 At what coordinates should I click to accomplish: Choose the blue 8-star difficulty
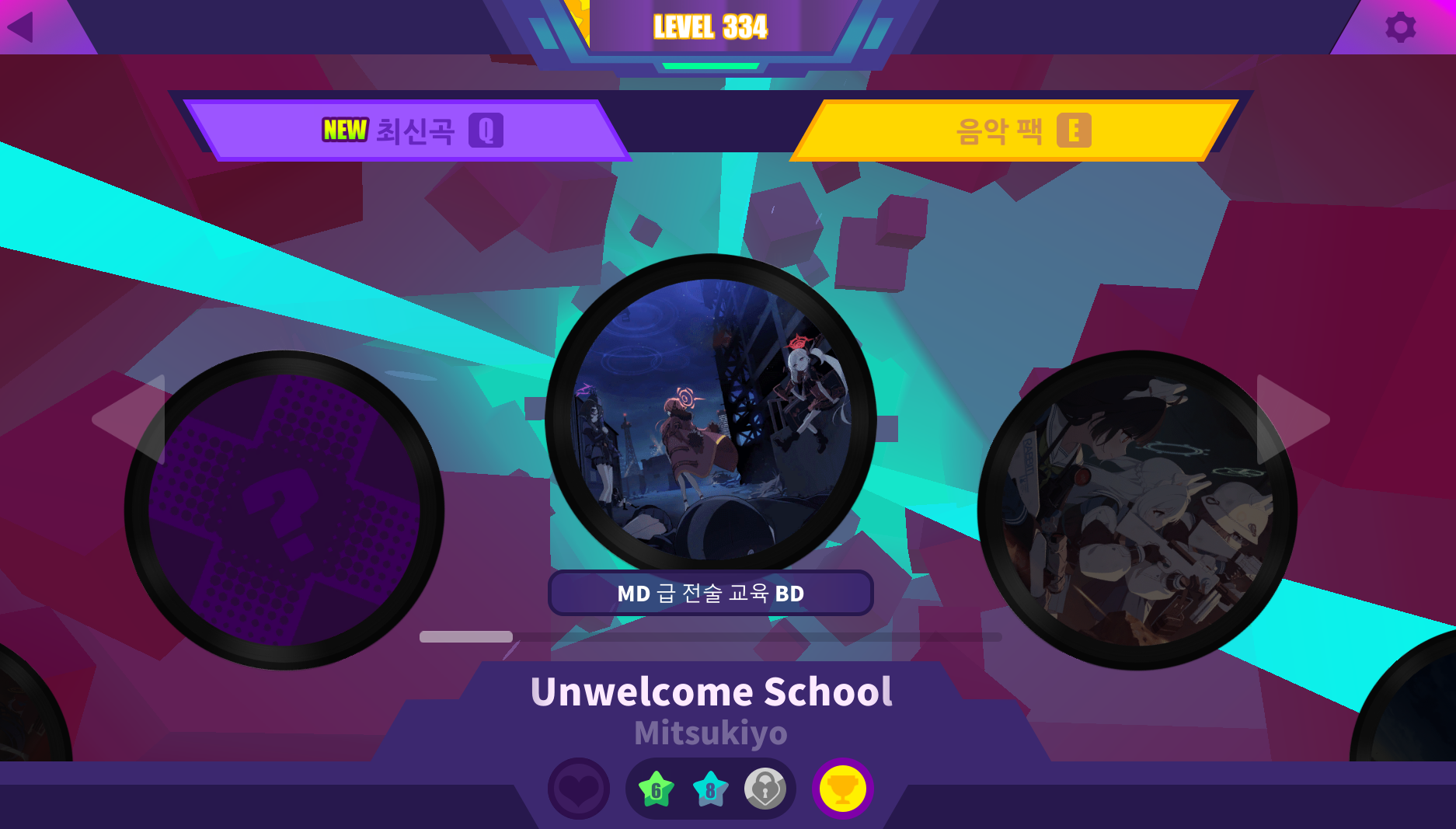(710, 789)
